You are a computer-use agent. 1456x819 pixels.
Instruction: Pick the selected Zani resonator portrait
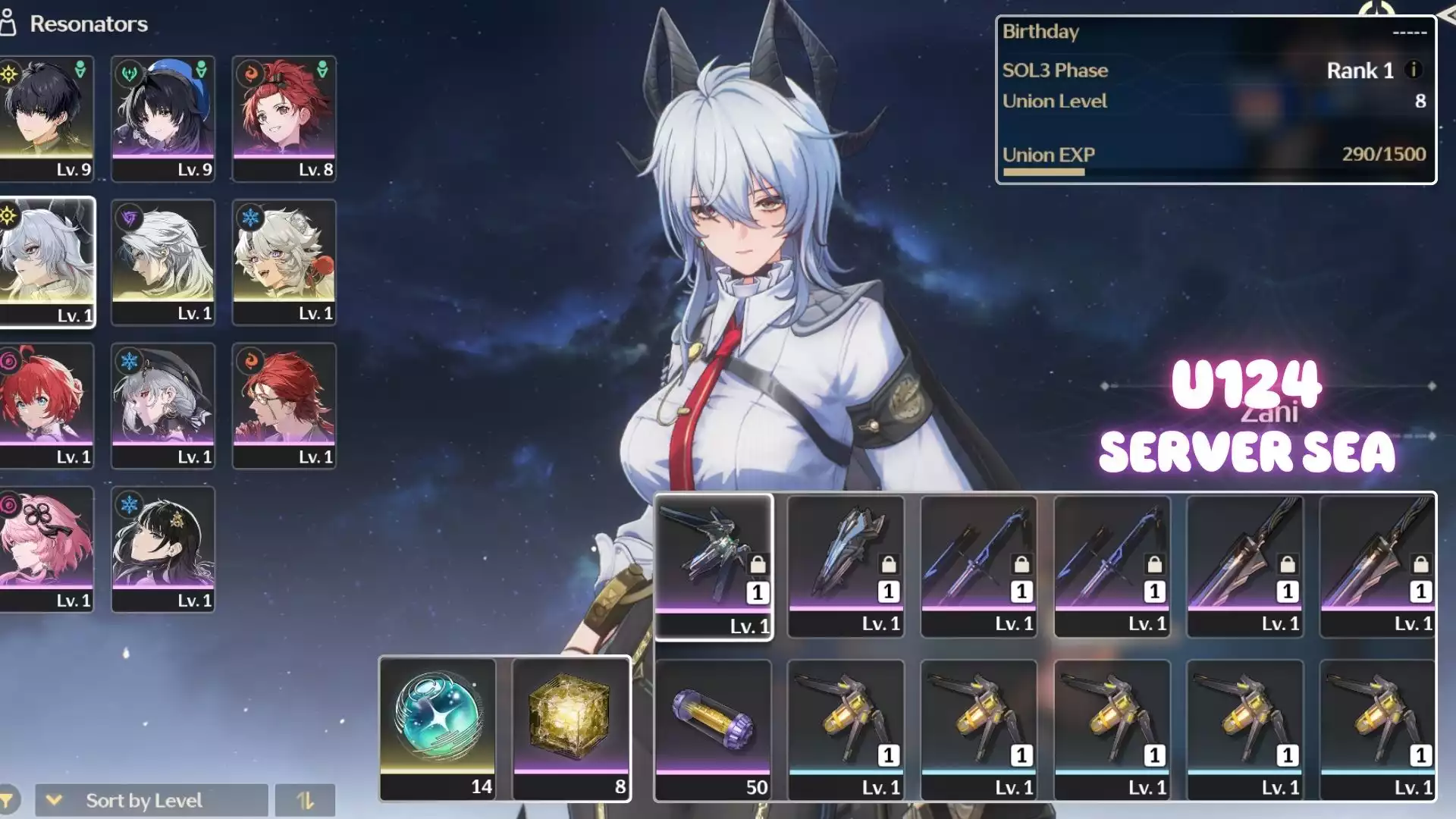[x=47, y=262]
